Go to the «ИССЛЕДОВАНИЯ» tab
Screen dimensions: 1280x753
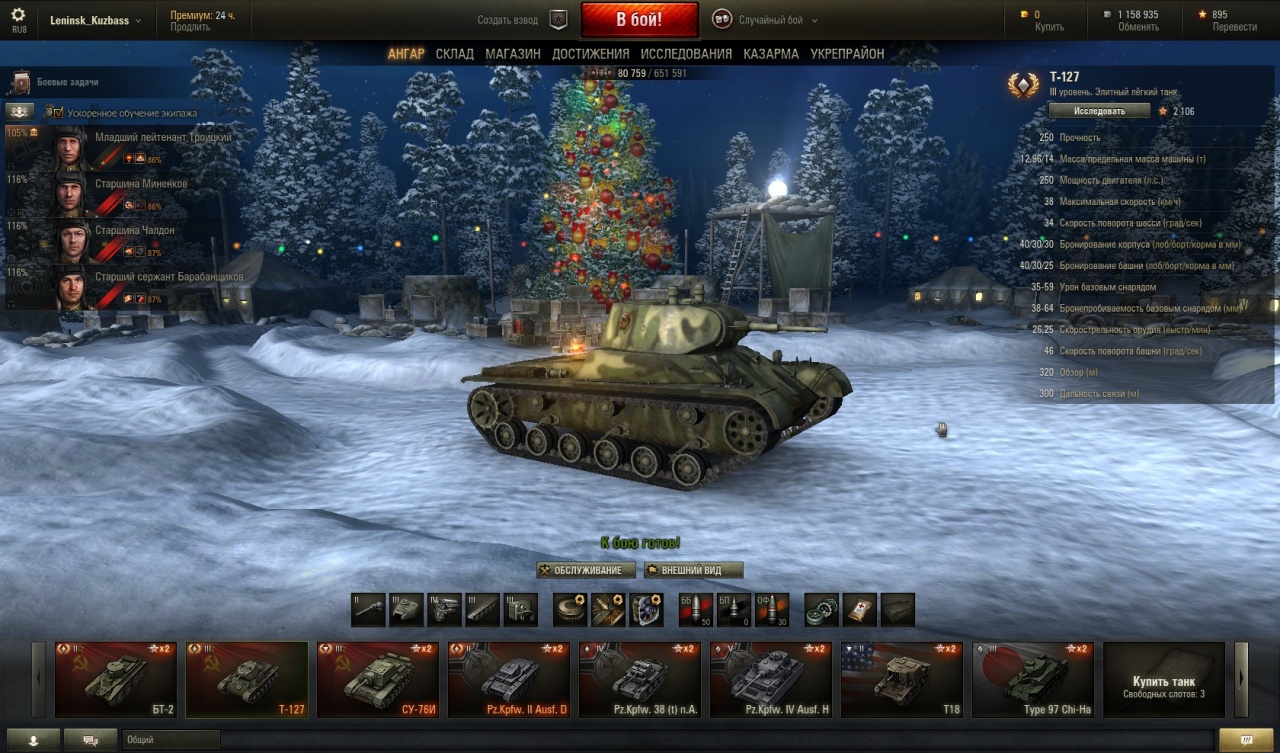(686, 54)
